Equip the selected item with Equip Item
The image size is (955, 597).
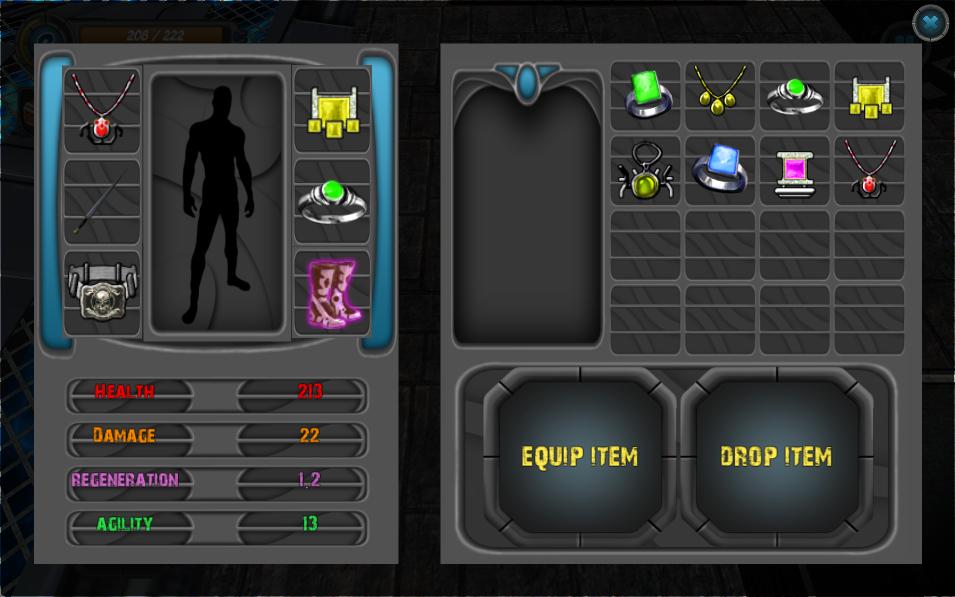pos(579,457)
